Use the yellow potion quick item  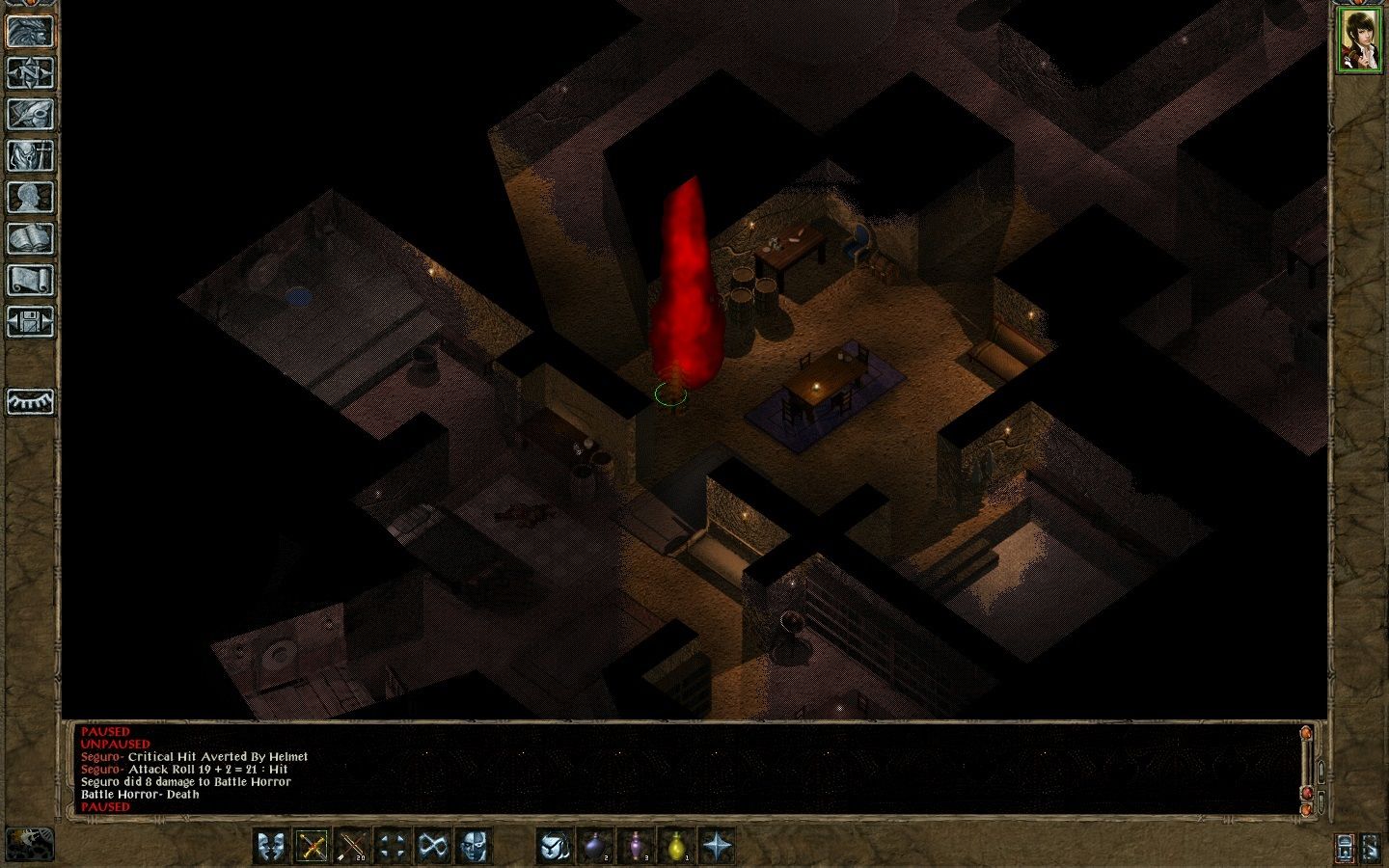(x=675, y=846)
